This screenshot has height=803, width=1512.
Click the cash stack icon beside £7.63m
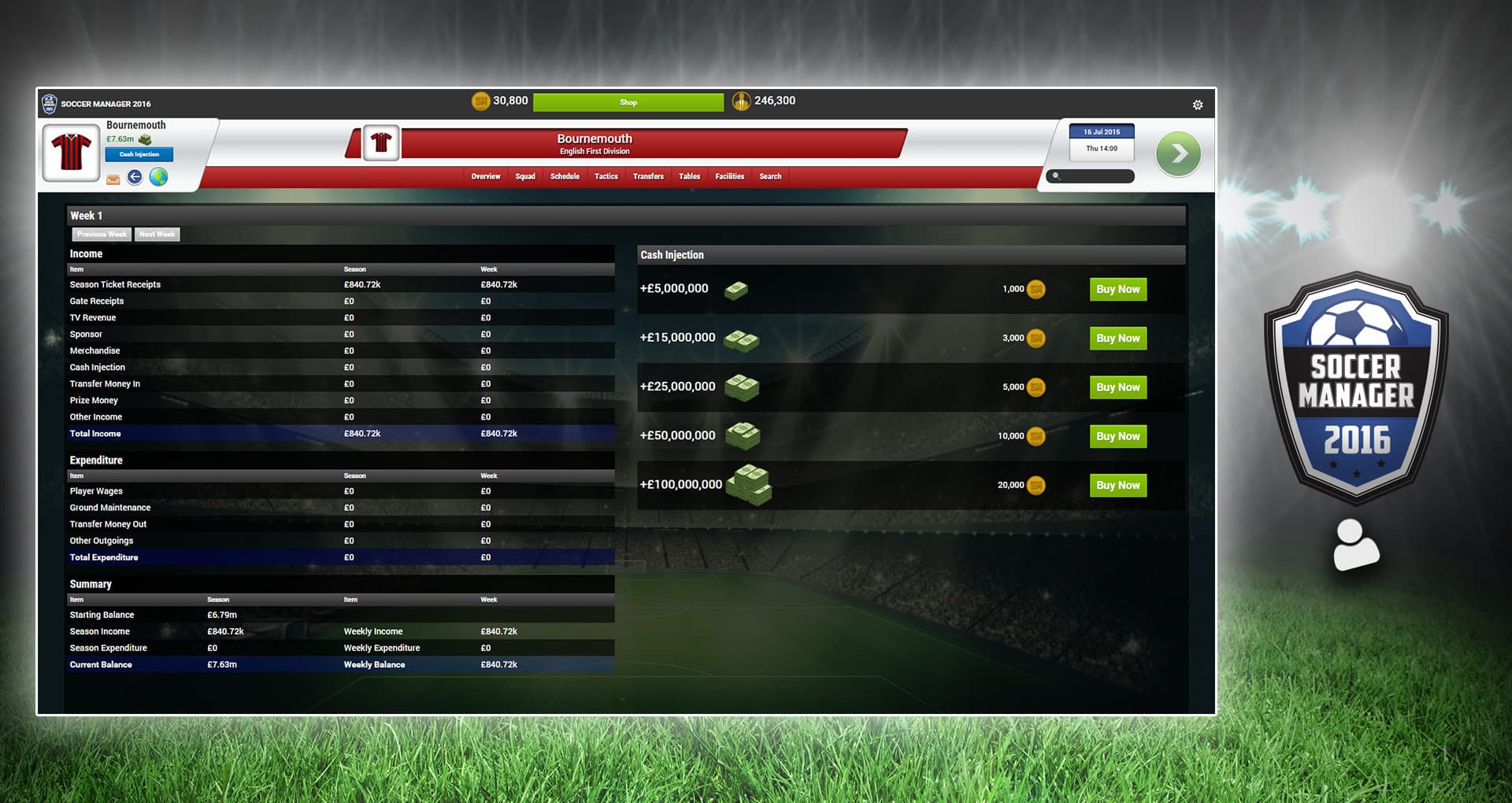click(146, 139)
